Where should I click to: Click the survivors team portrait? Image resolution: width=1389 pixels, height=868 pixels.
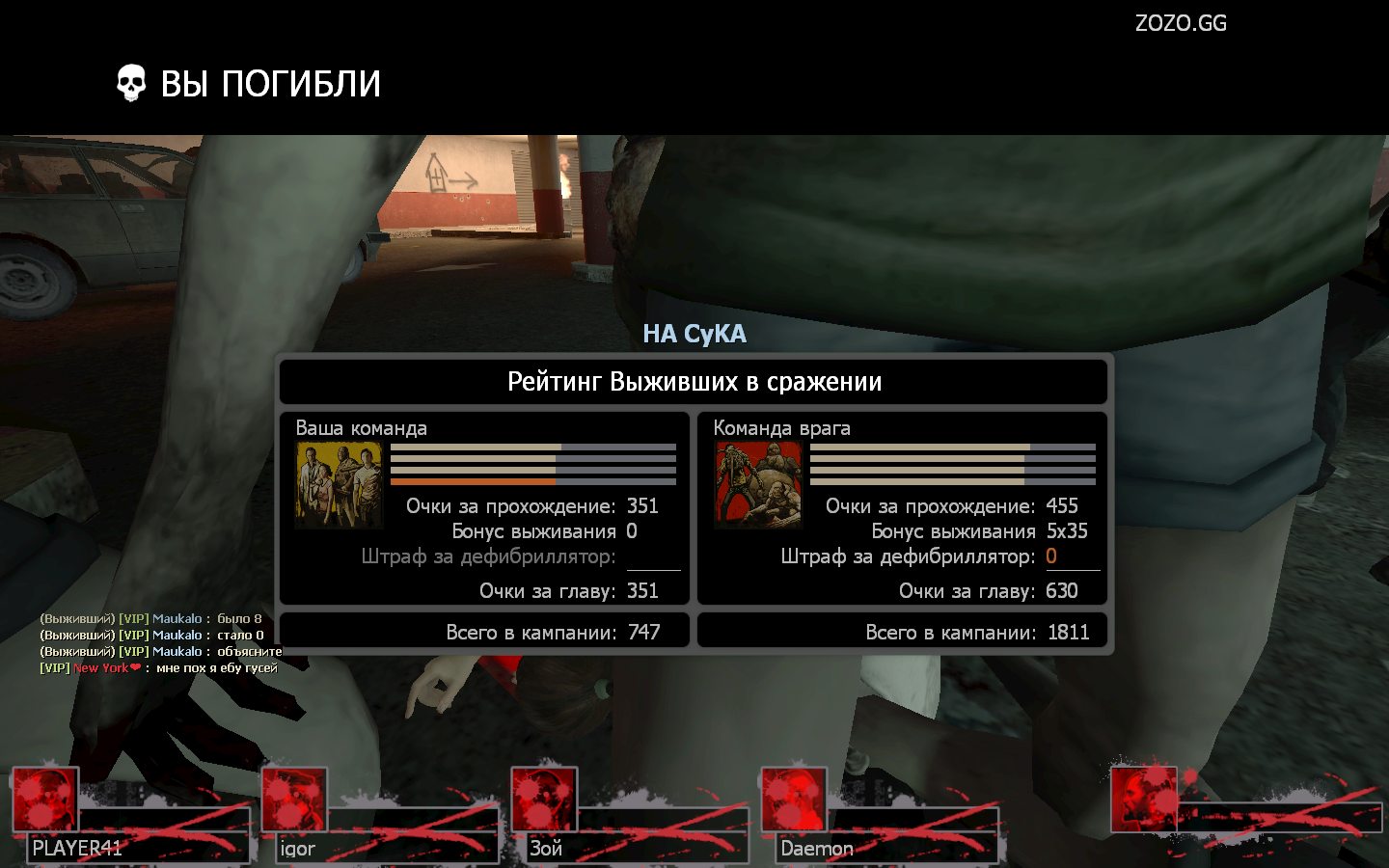339,485
